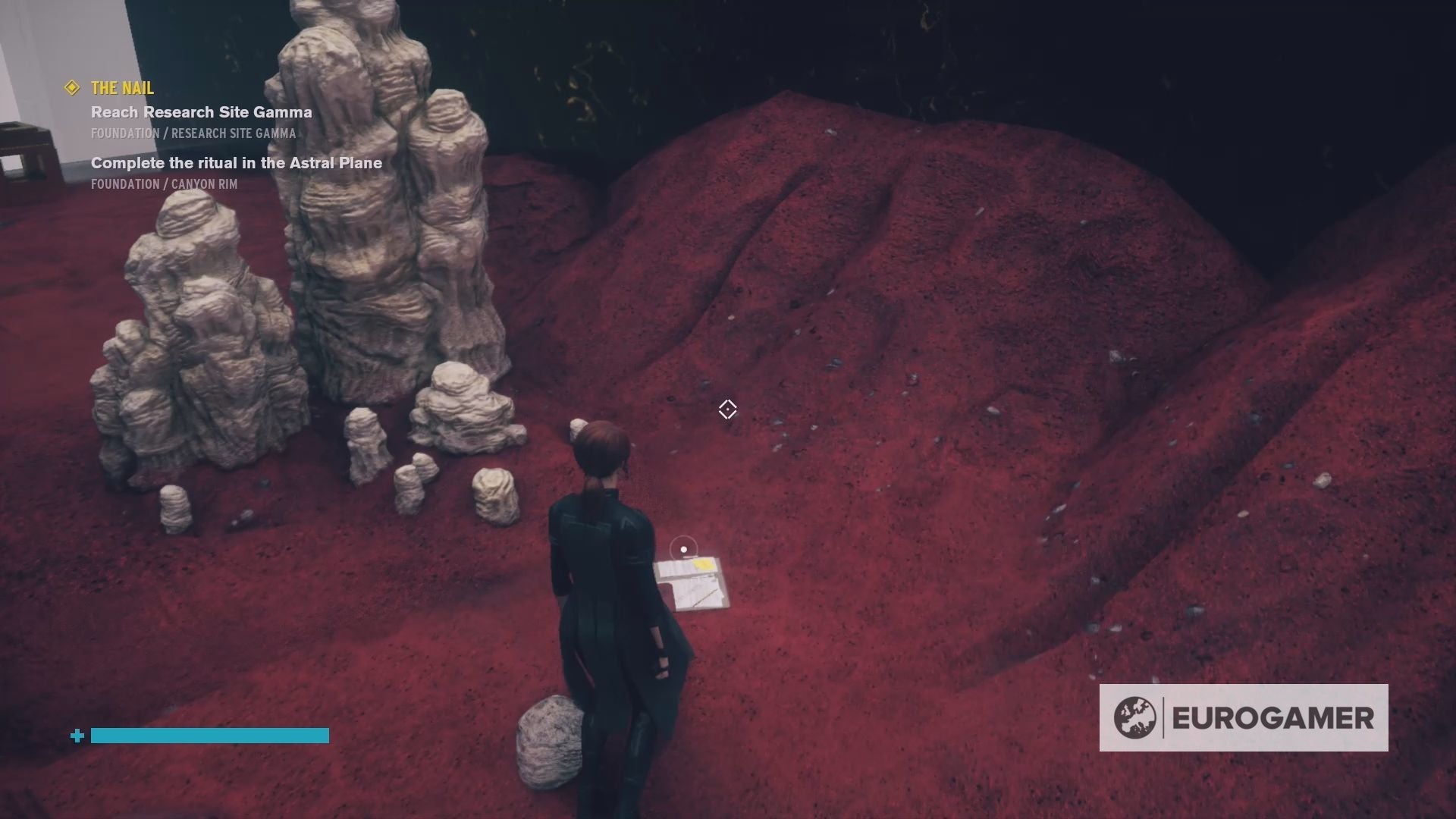Select the white crosshair reticle in screen center
Viewport: 1456px width, 819px height.
coord(727,409)
